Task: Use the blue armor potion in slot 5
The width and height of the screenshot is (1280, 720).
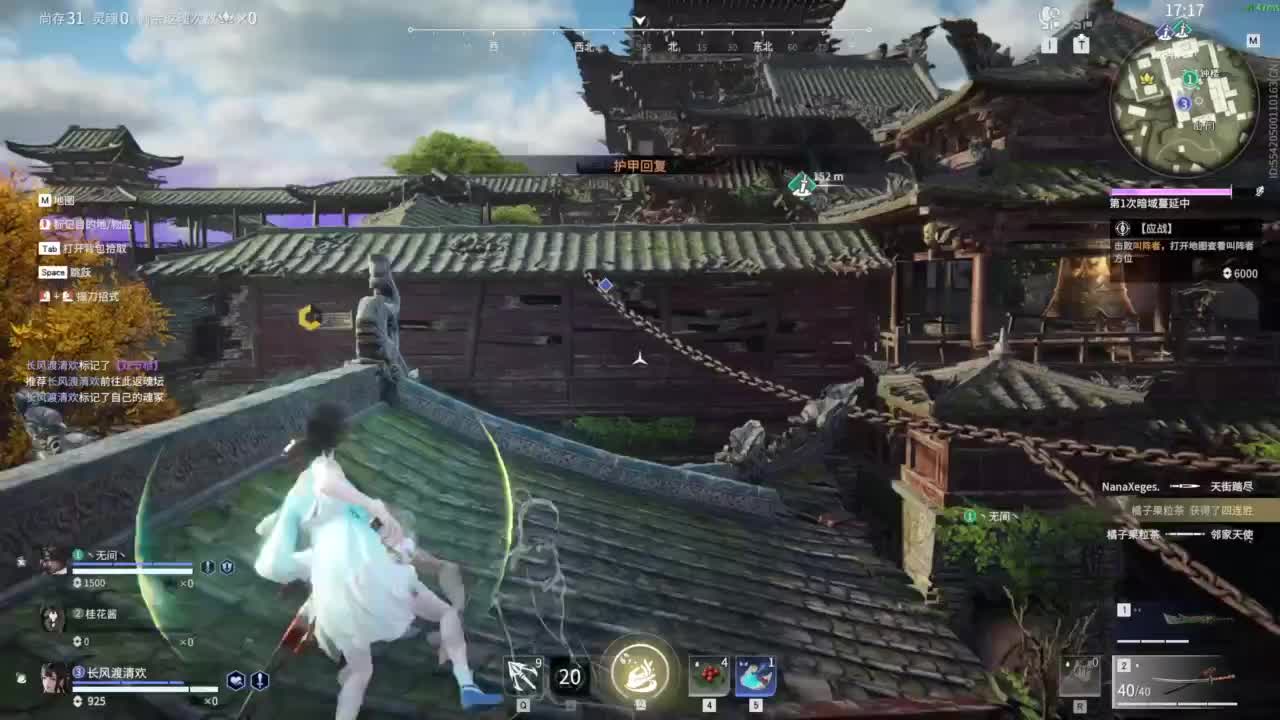Action: (x=755, y=676)
